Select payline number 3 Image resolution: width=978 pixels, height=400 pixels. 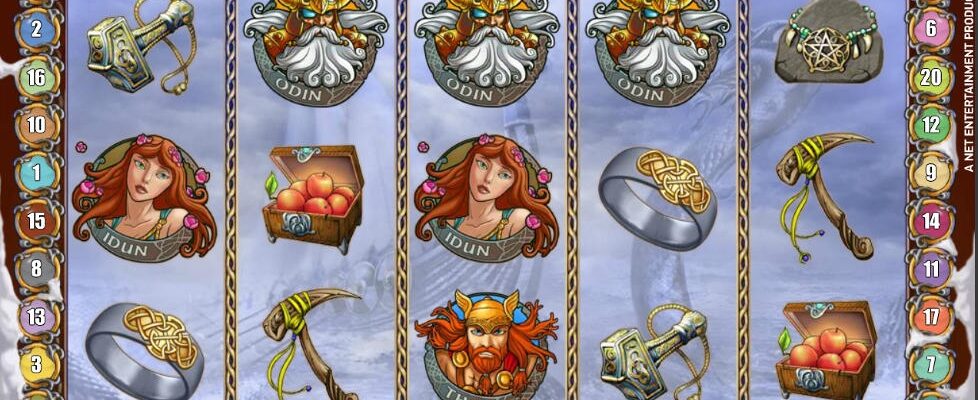tap(37, 364)
